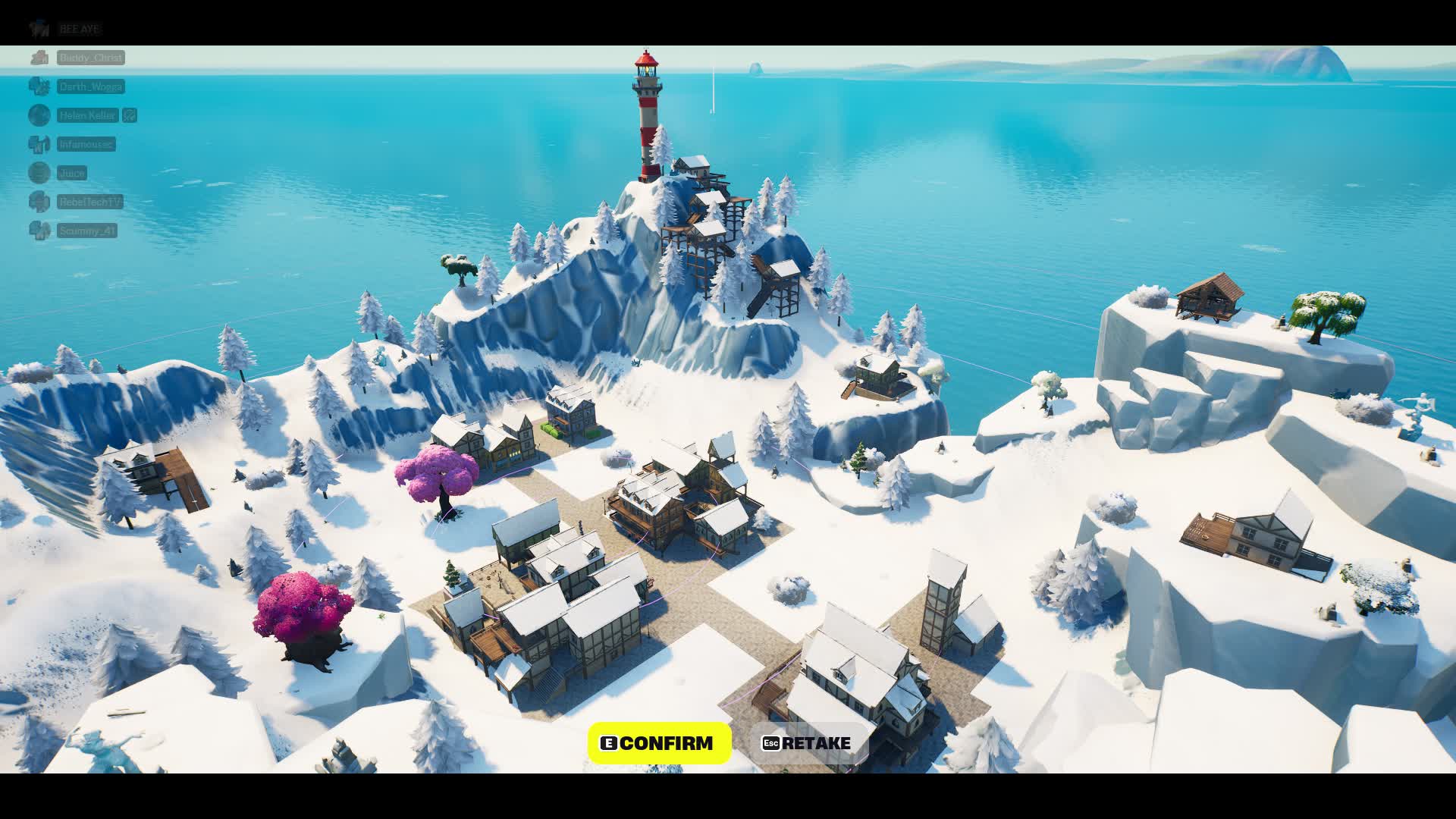Select player Buddy_Christ in the list

coord(90,58)
